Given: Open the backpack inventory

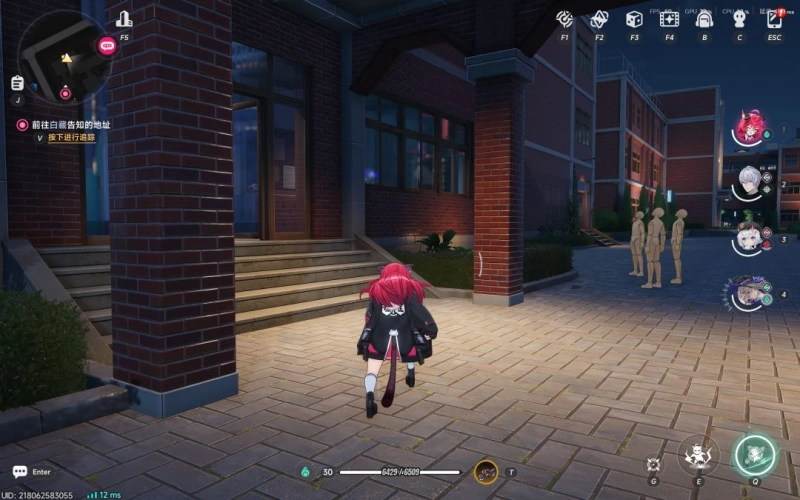Looking at the screenshot, I should coord(704,19).
